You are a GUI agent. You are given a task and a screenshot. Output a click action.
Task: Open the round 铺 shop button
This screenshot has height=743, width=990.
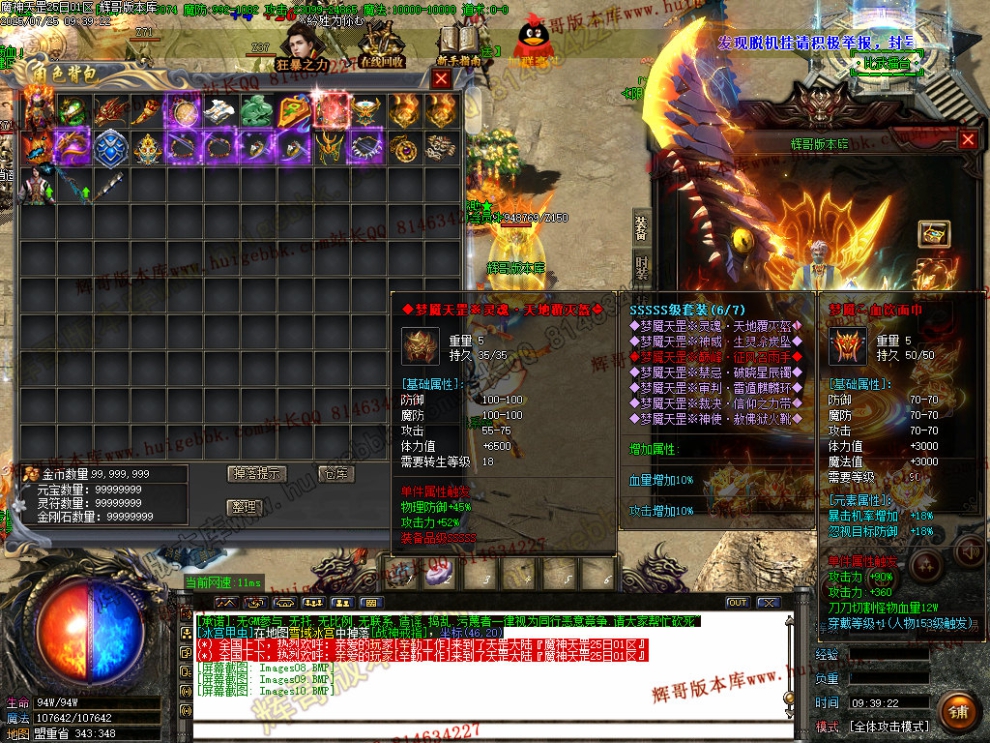(958, 711)
